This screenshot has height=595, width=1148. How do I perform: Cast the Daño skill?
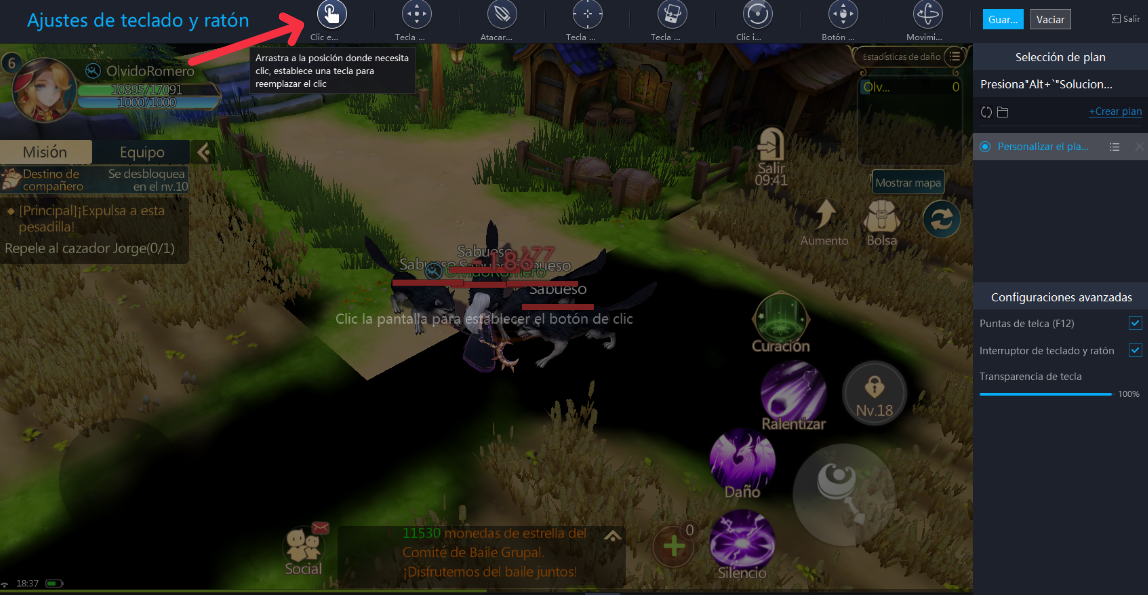click(x=742, y=458)
